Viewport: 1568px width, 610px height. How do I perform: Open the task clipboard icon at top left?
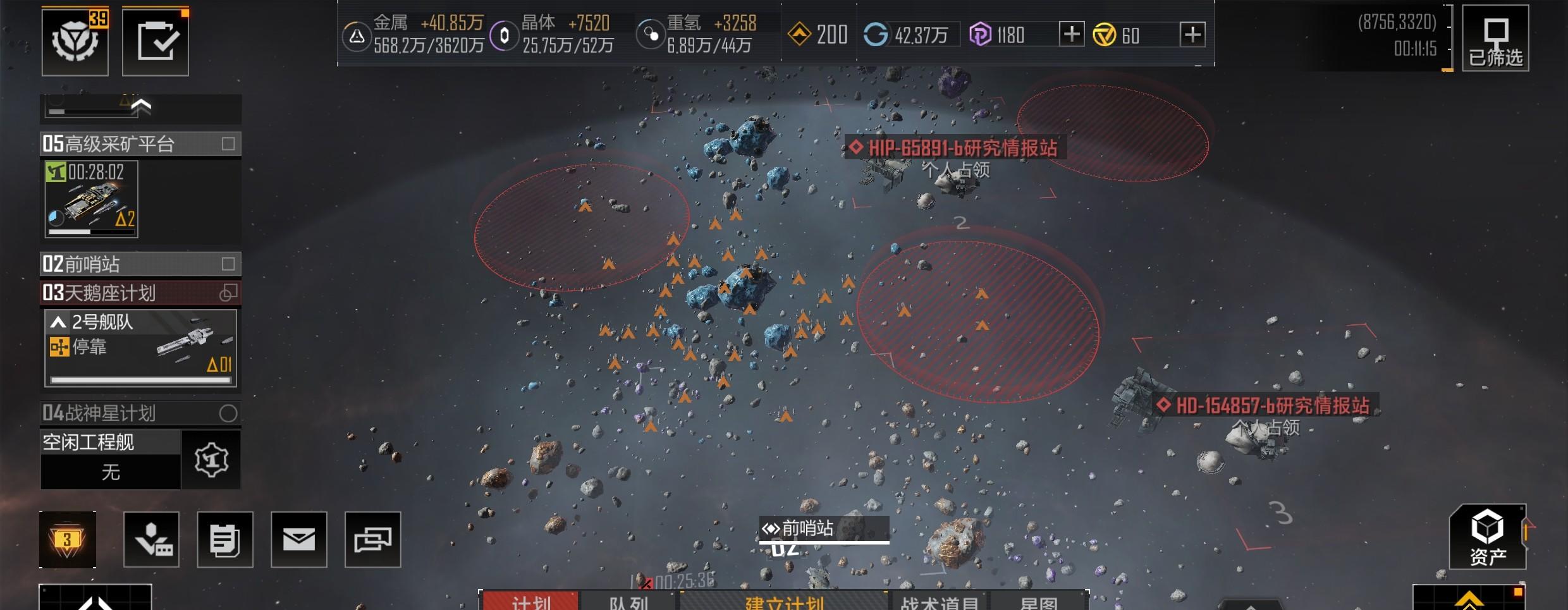tap(155, 40)
